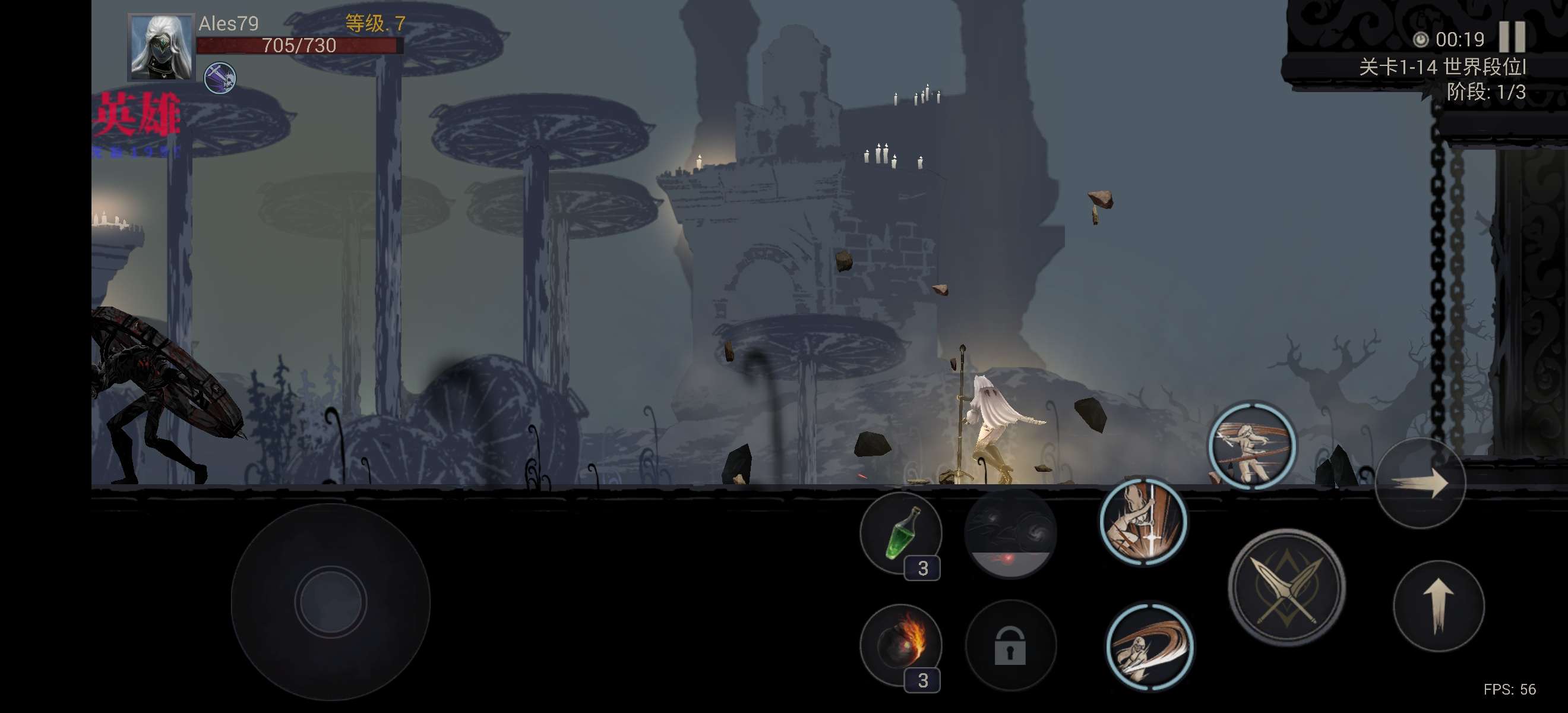Tap the dash right-arrow button
The width and height of the screenshot is (1568, 713).
pyautogui.click(x=1420, y=484)
